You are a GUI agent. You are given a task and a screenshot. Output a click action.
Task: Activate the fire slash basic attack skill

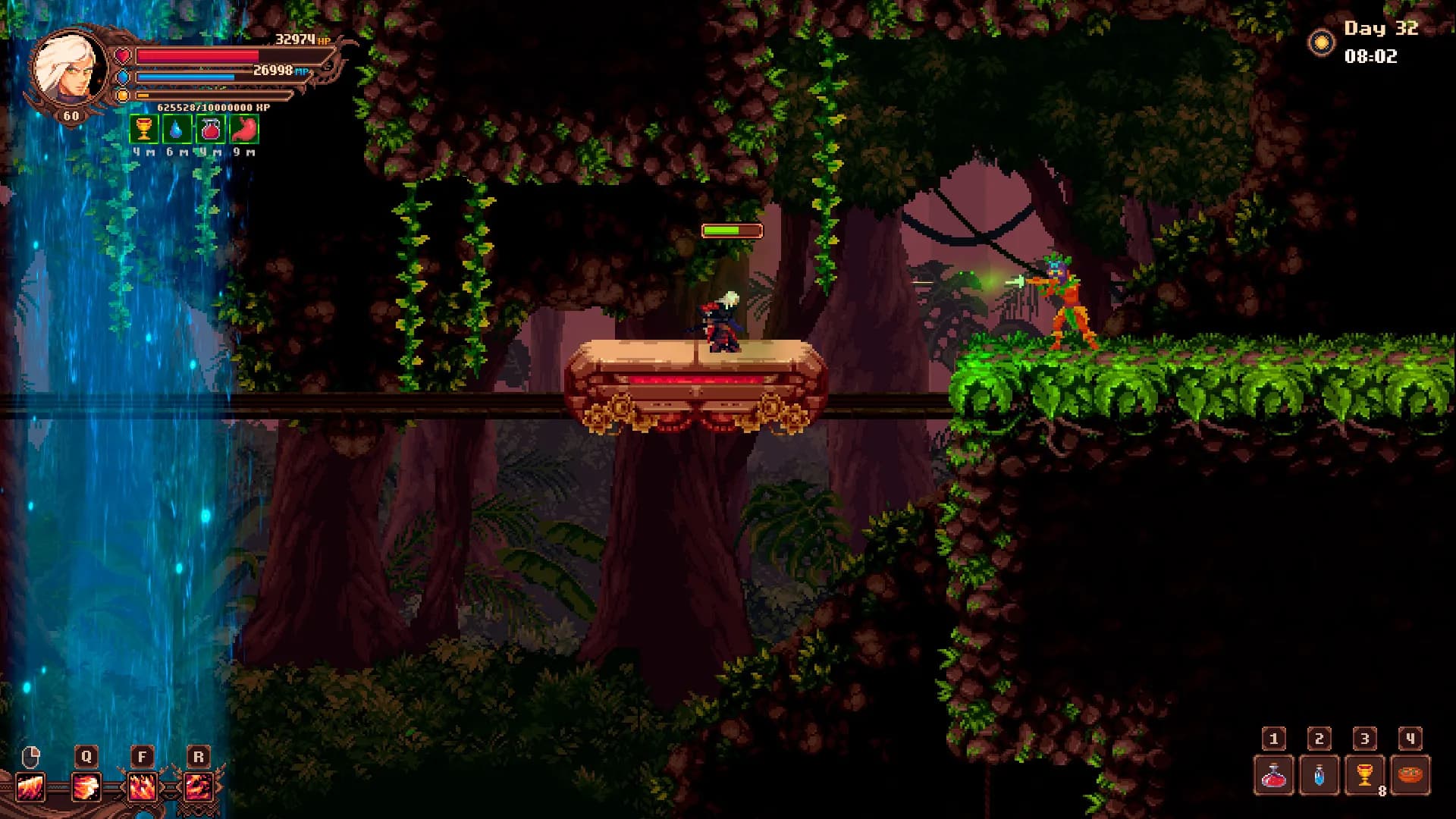31,787
